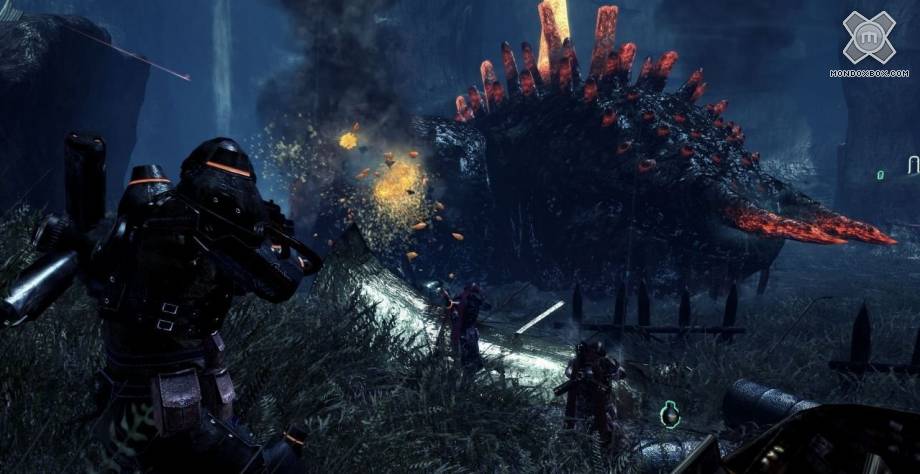Image resolution: width=920 pixels, height=474 pixels.
Task: Open the MondoXbox logo watermark
Action: [x=869, y=39]
